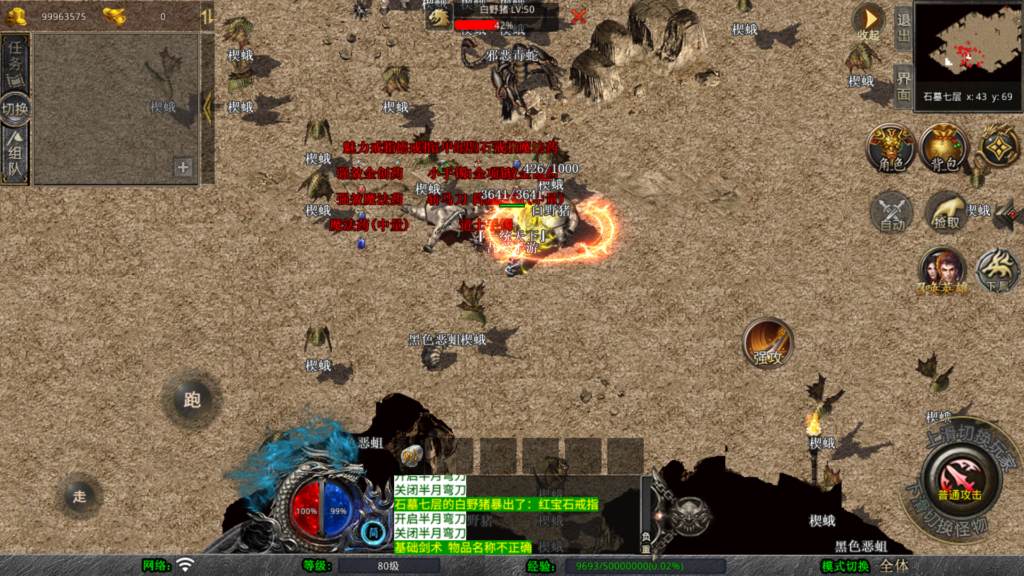This screenshot has width=1024, height=576.
Task: Click the 切换 switch button
Action: click(x=15, y=108)
